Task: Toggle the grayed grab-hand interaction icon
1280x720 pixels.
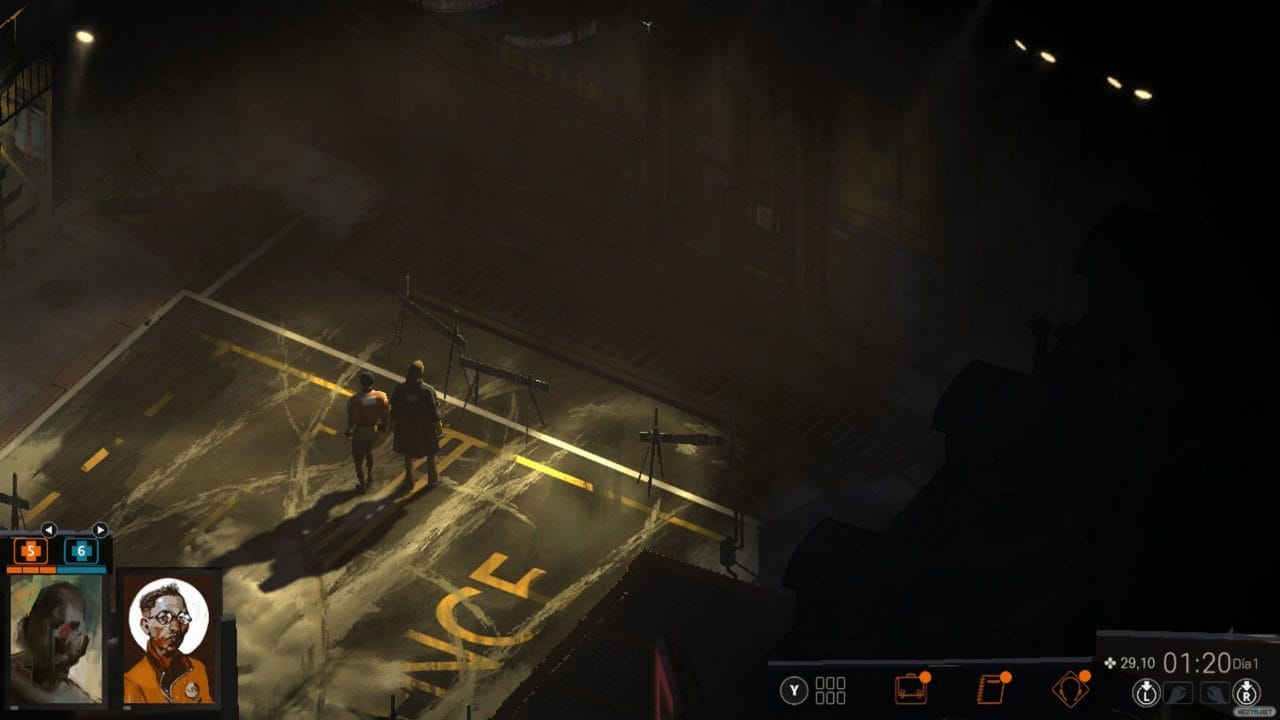Action: coord(1179,690)
